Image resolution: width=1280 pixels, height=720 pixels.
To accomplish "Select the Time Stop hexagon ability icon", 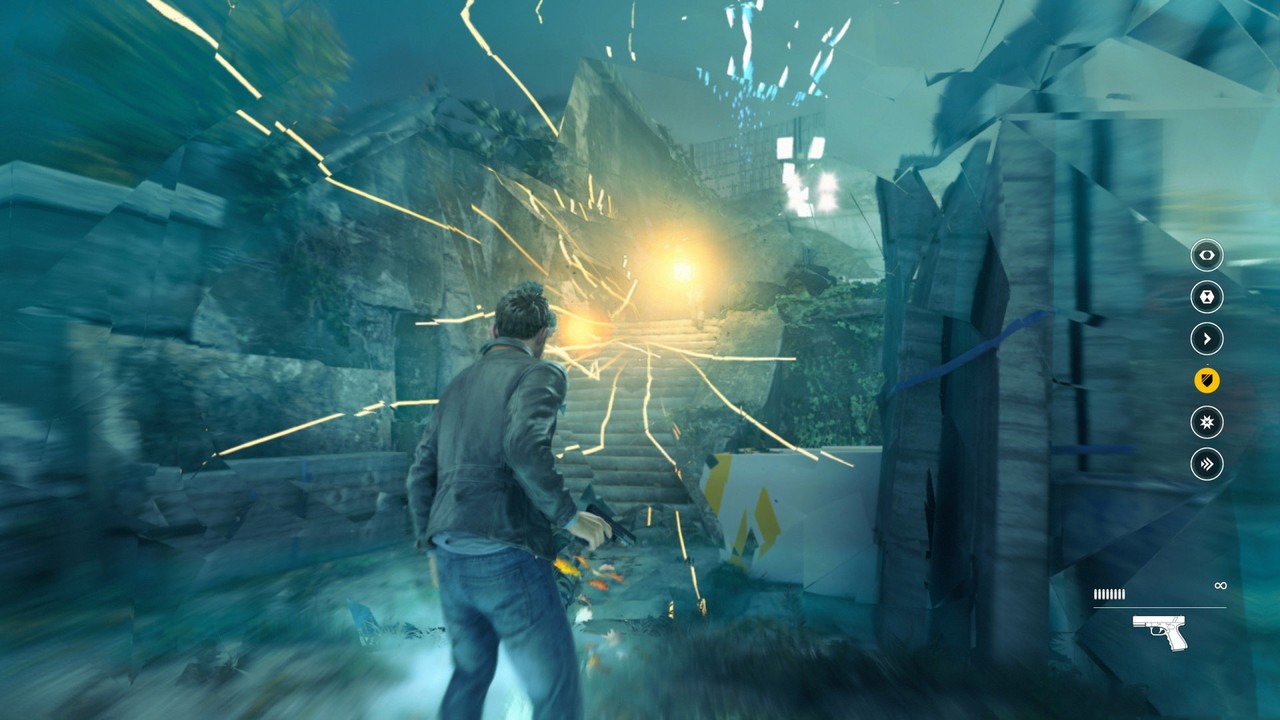I will pos(1206,298).
